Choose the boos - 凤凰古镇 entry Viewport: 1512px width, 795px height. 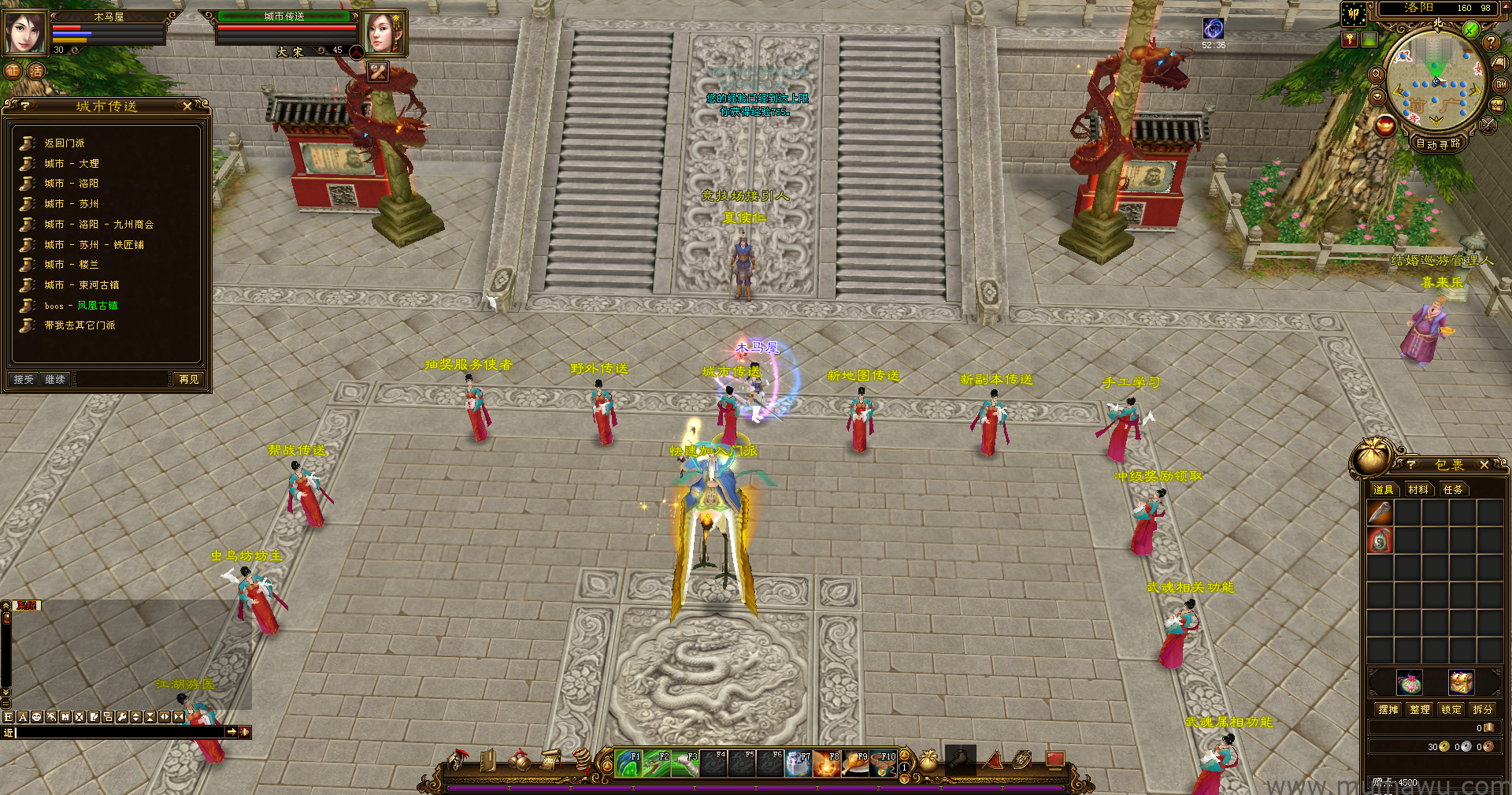point(81,306)
